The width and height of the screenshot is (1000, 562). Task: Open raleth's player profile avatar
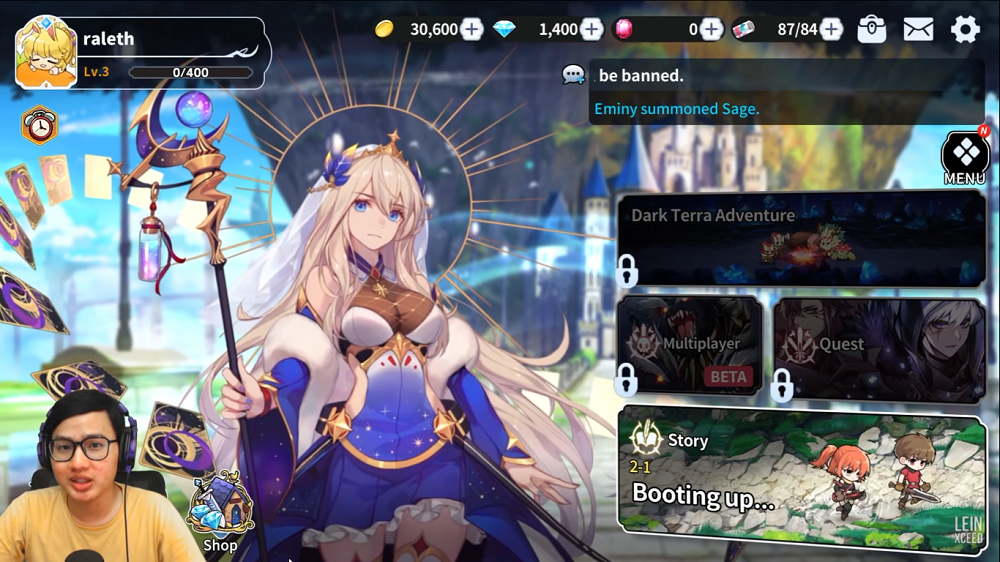[x=46, y=53]
